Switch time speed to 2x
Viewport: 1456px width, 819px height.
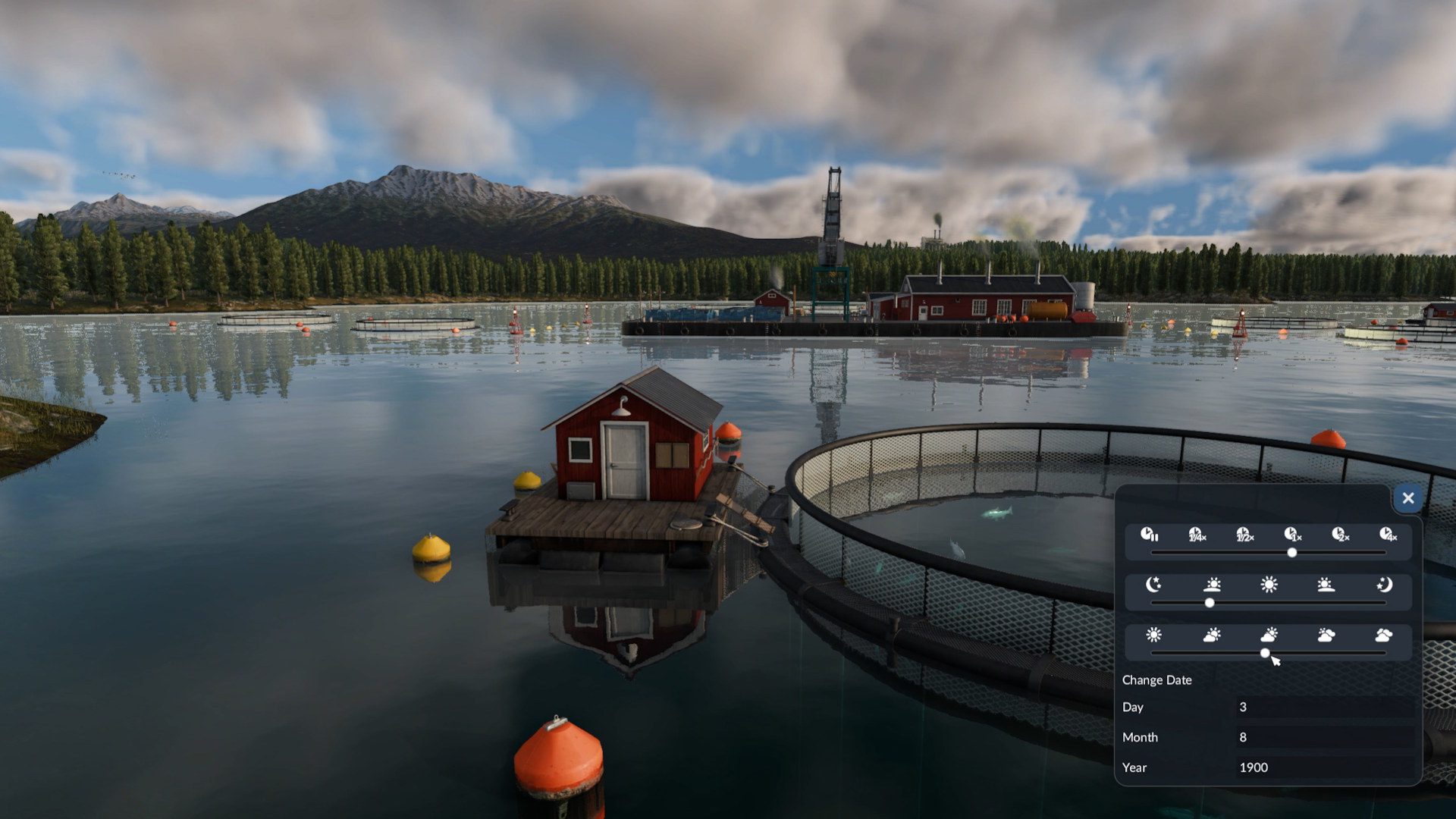coord(1340,535)
